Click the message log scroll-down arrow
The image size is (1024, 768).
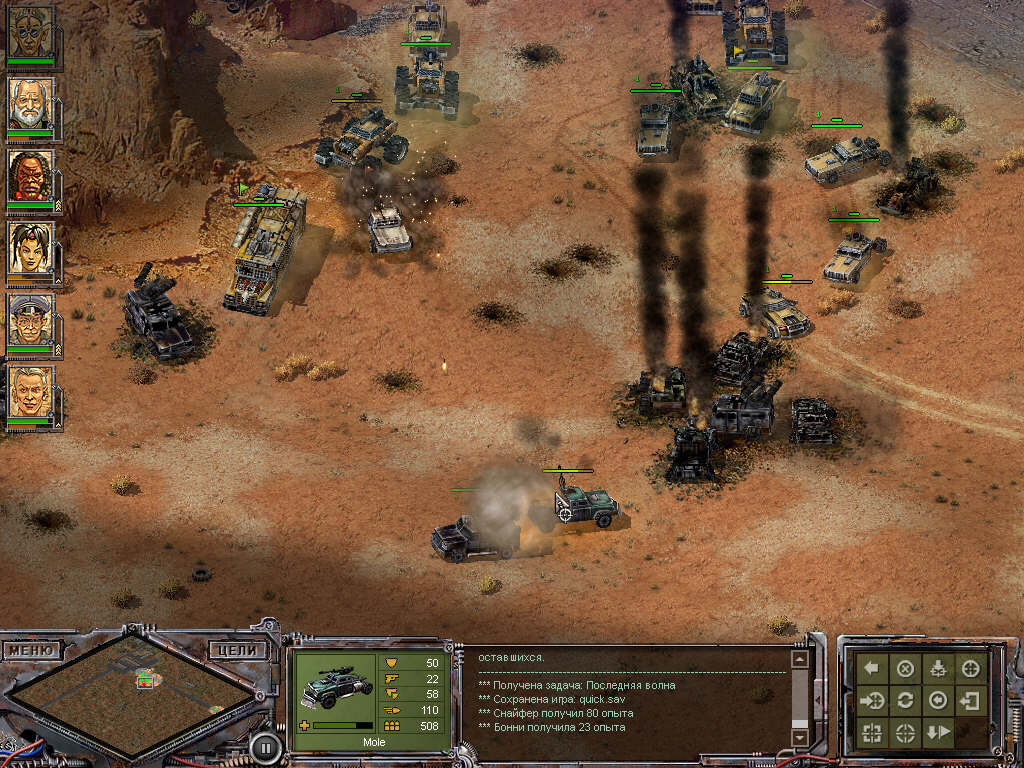coord(799,737)
